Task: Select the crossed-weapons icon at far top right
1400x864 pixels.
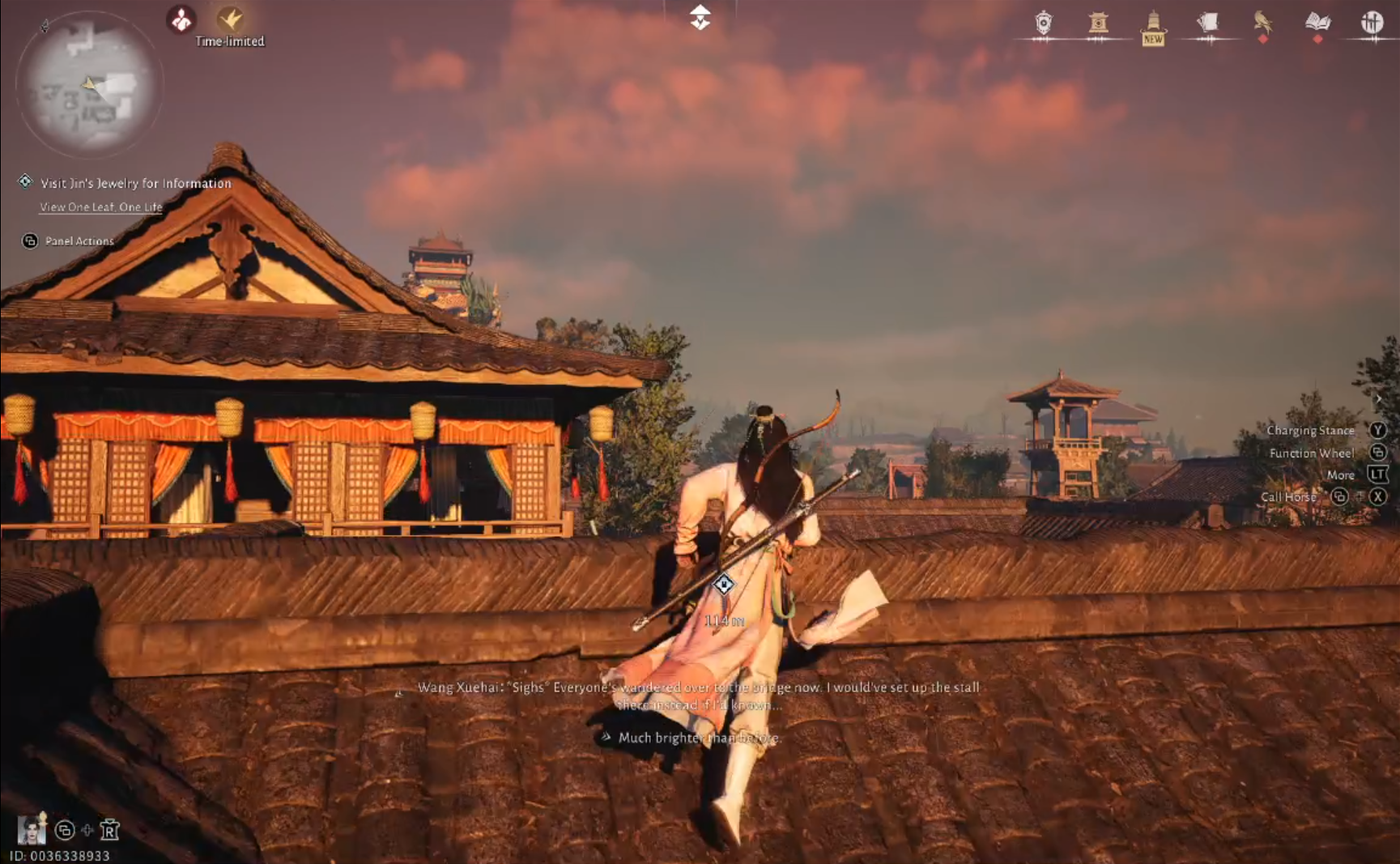Action: 1372,23
